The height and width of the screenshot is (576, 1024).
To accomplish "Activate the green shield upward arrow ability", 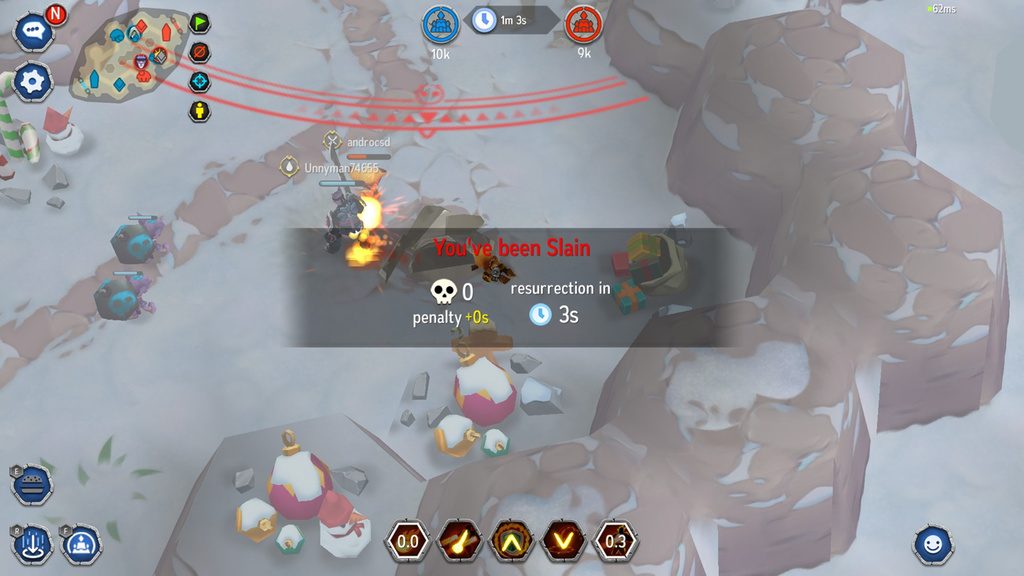I will click(512, 542).
